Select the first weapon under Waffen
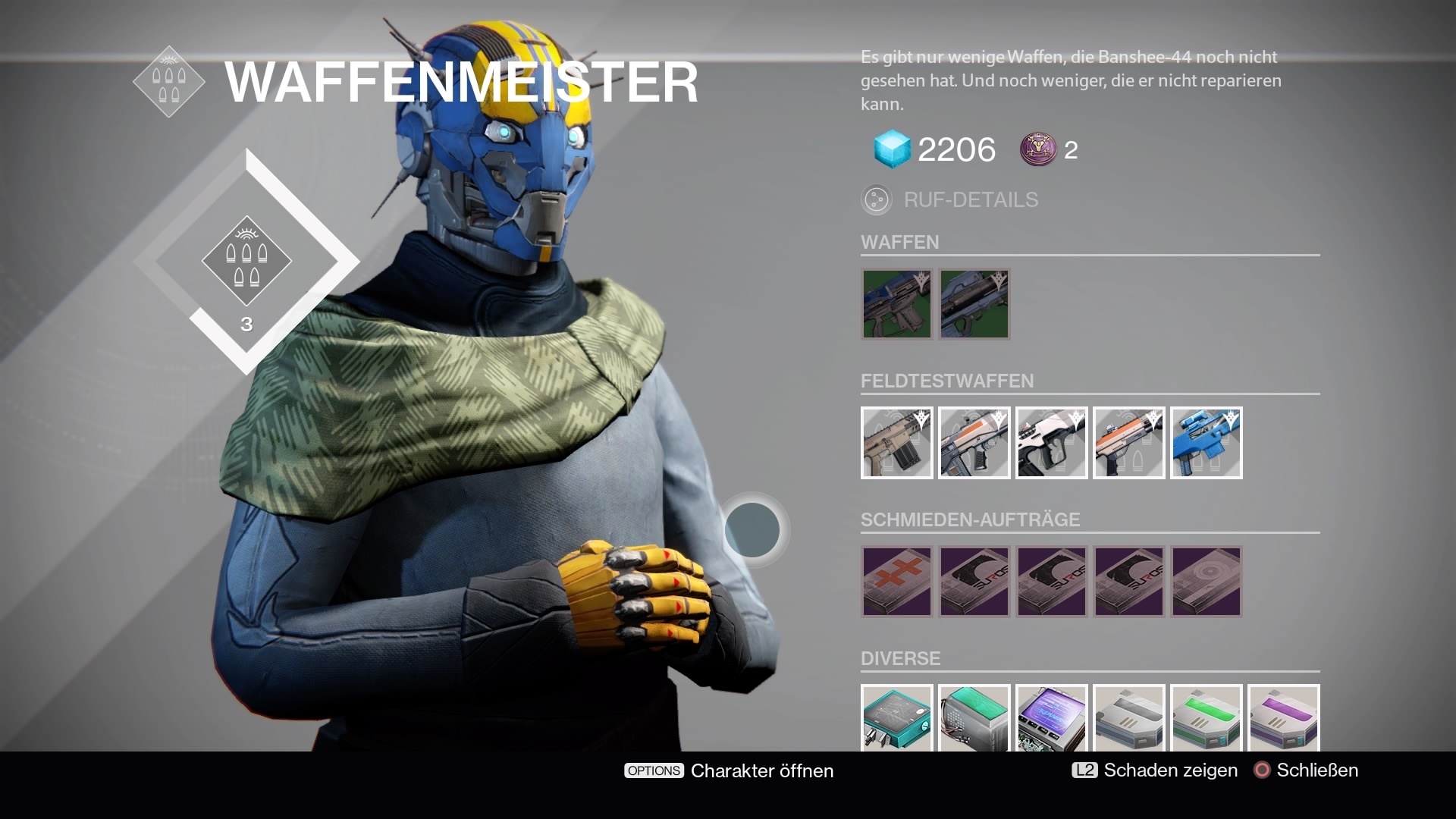Viewport: 1456px width, 819px height. click(896, 304)
